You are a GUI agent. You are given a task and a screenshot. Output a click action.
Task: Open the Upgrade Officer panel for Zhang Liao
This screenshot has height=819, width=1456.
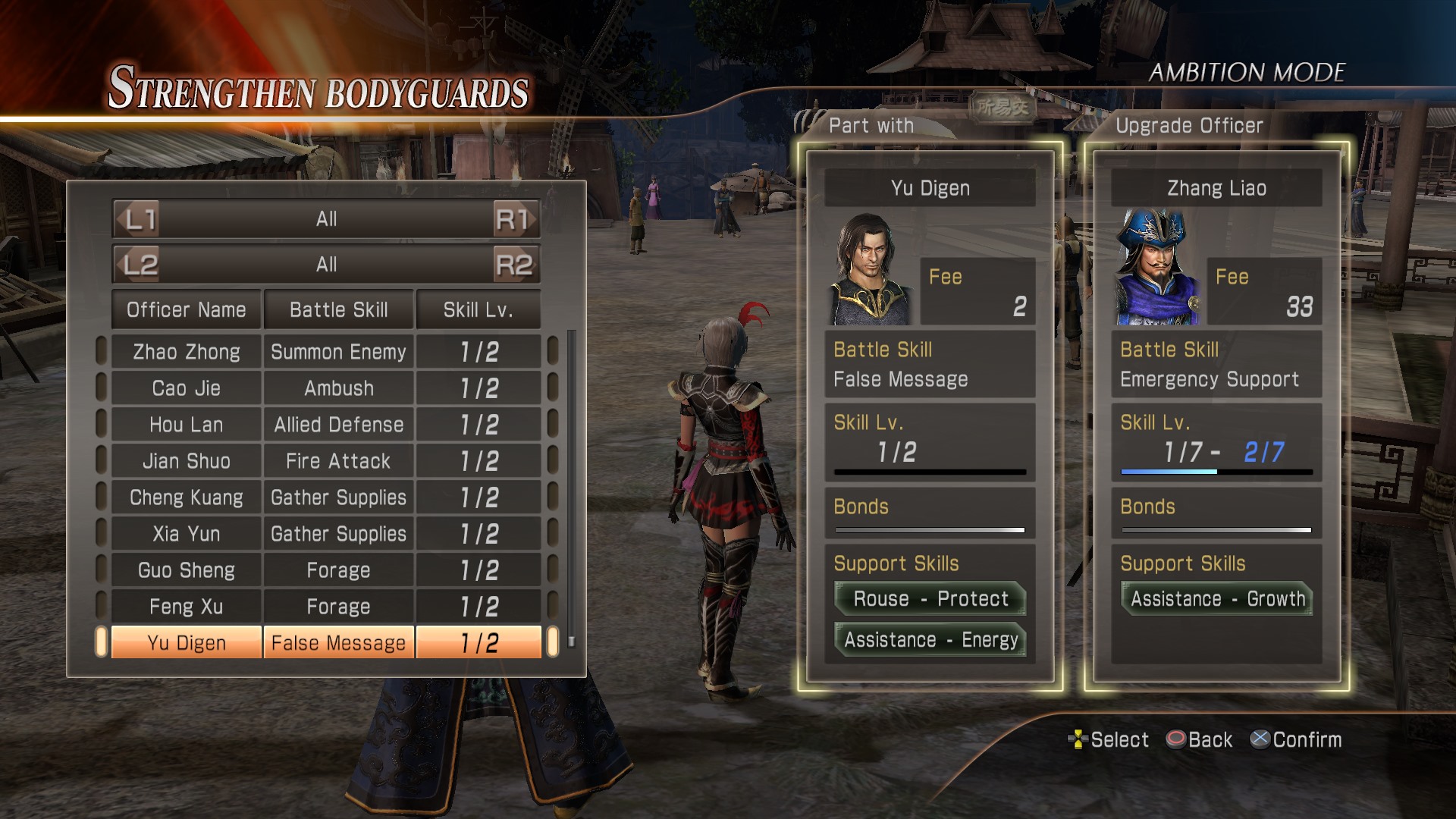(x=1216, y=417)
